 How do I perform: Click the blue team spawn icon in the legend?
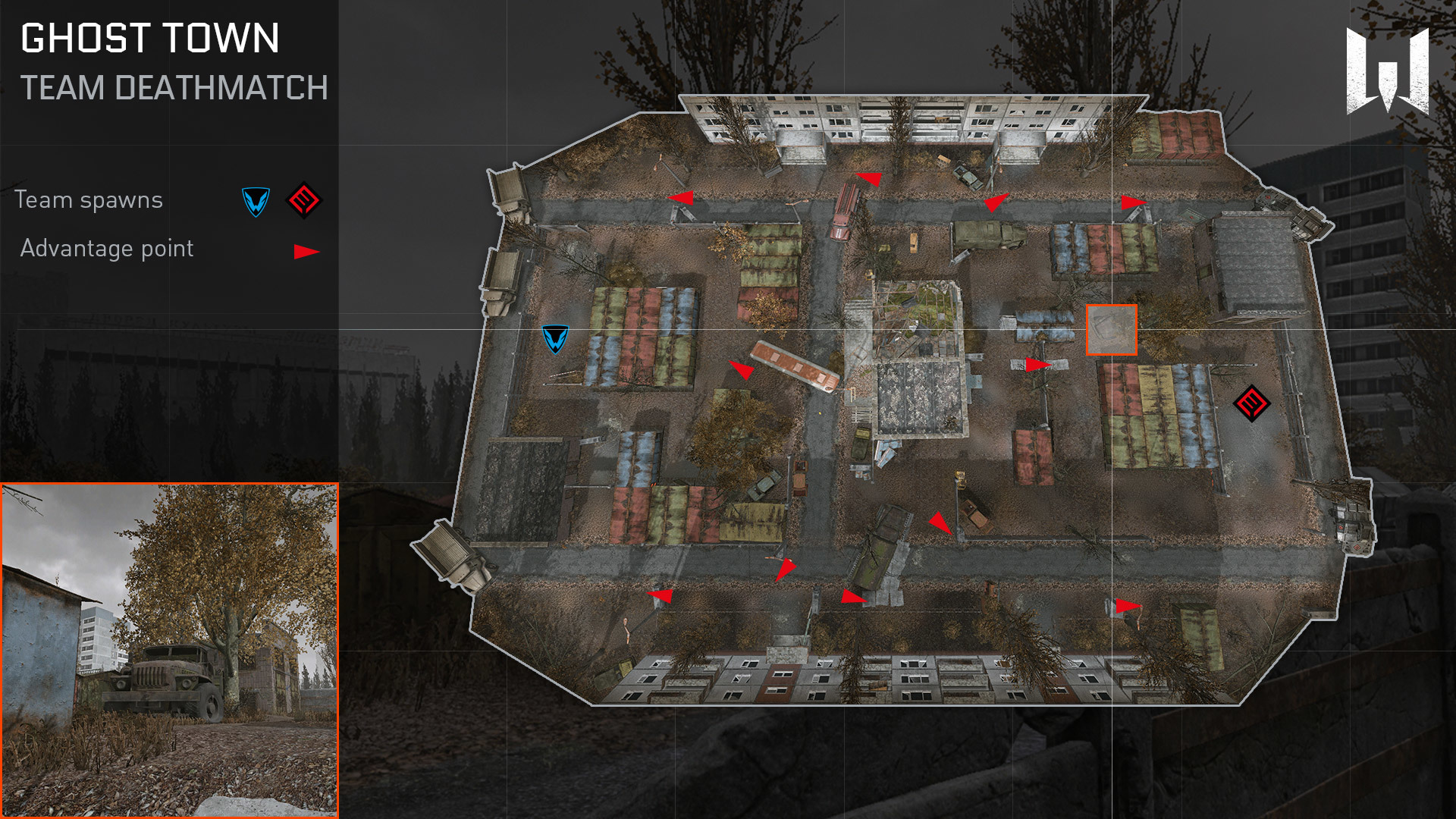pos(256,202)
